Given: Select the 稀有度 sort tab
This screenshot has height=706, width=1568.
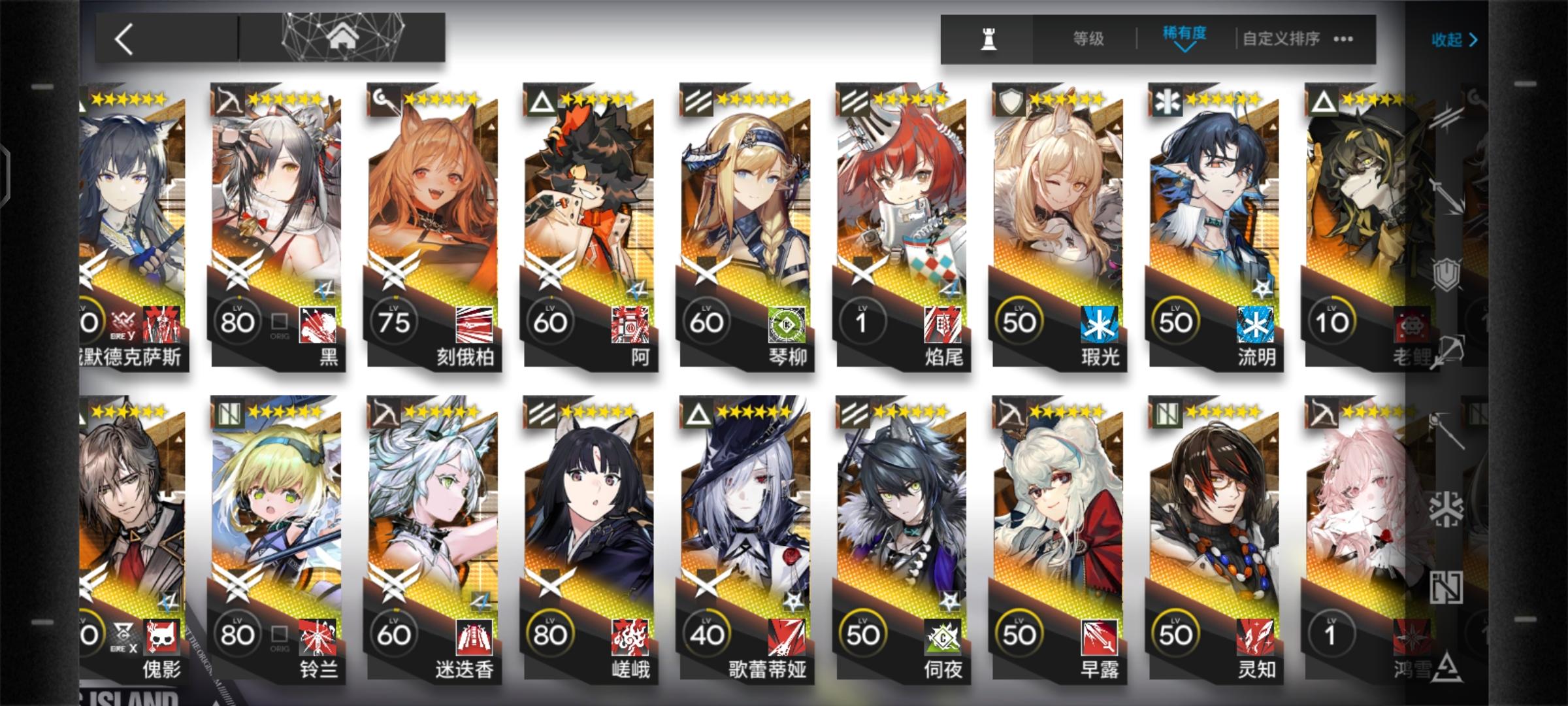Looking at the screenshot, I should point(1184,33).
